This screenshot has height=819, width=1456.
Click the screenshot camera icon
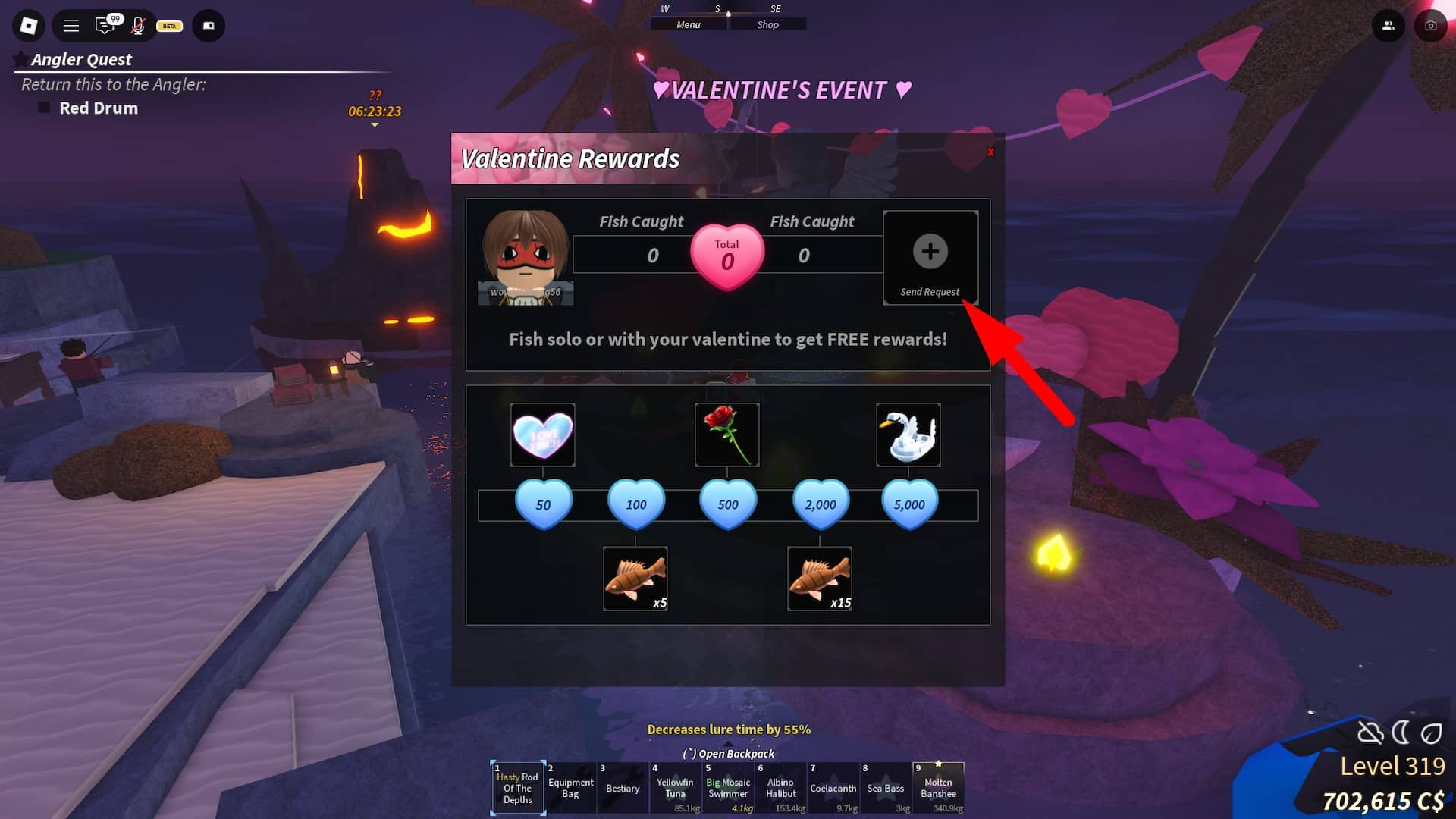point(1430,26)
